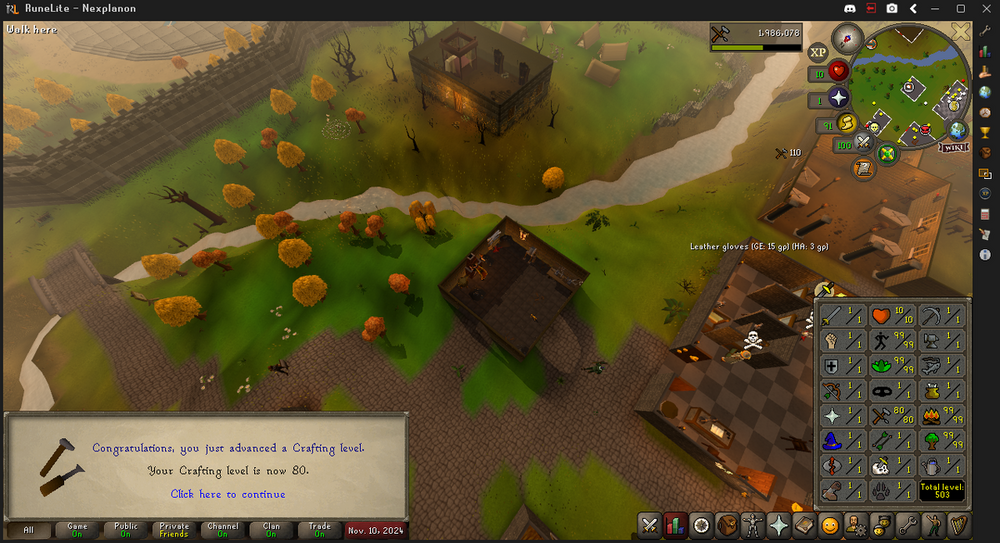Toggle run using the energy orb
The image size is (1000, 543).
click(x=844, y=123)
